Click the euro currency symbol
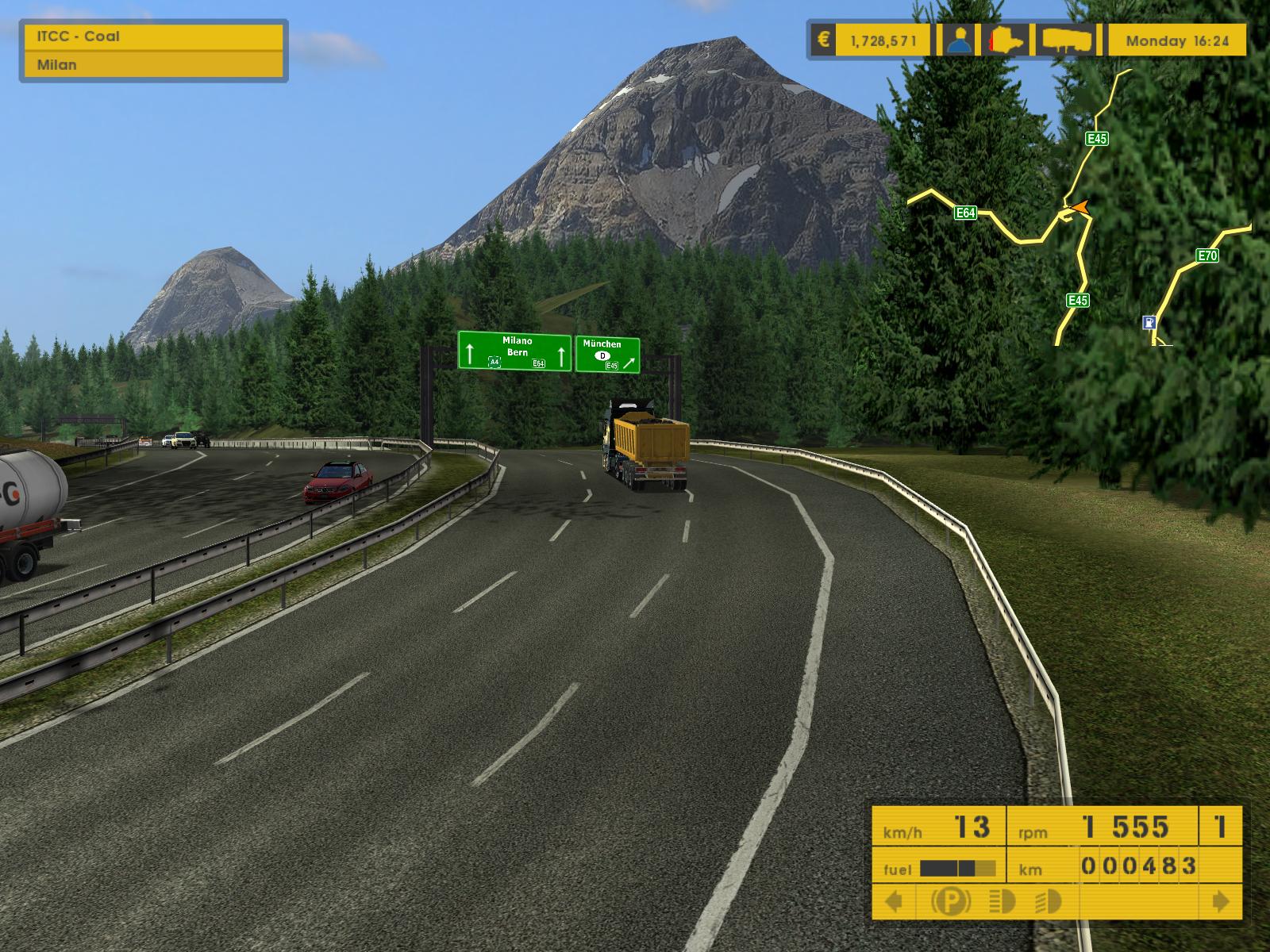The width and height of the screenshot is (1270, 952). 824,40
